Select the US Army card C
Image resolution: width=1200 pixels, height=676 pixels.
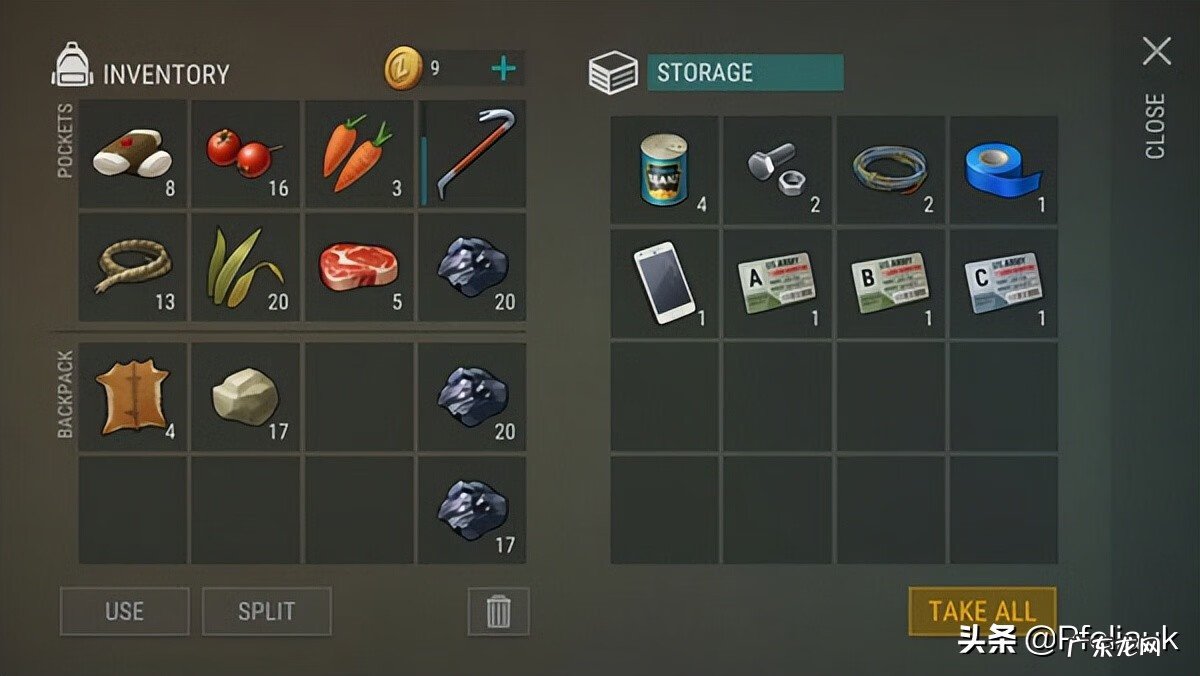(1003, 283)
